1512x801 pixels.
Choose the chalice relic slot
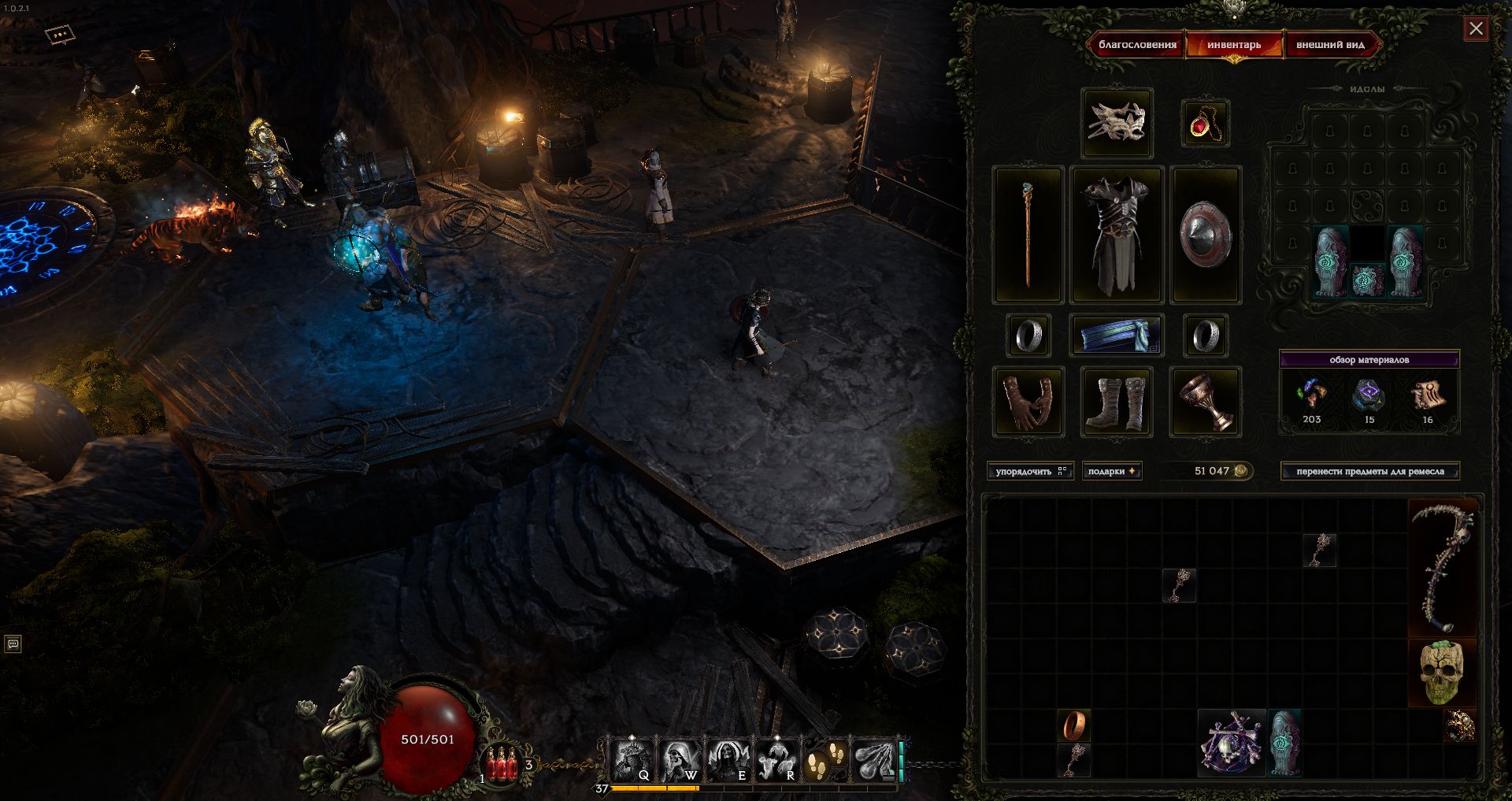(x=1205, y=402)
